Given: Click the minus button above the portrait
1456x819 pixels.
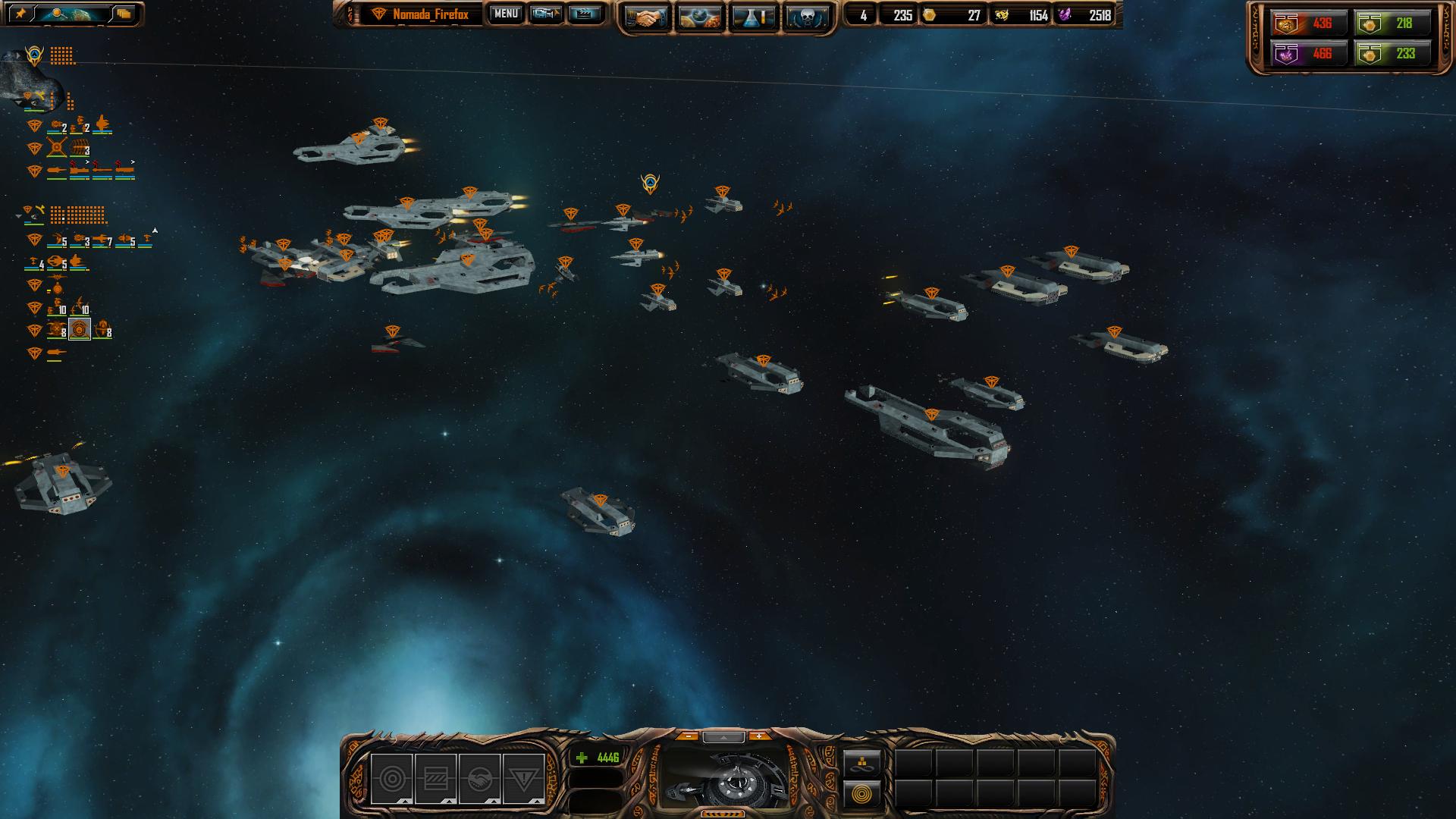Looking at the screenshot, I should tap(688, 736).
